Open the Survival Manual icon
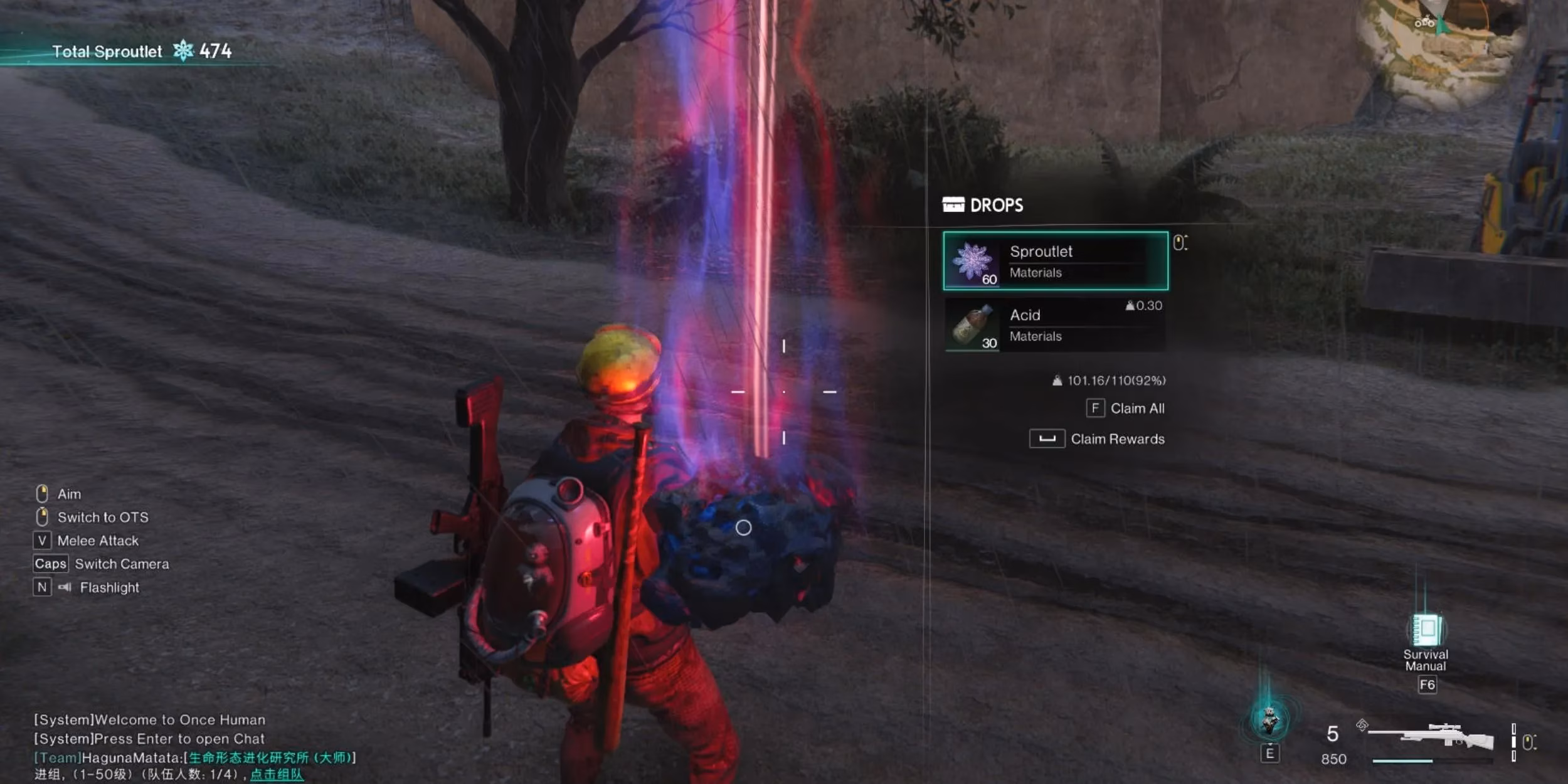Image resolution: width=1568 pixels, height=784 pixels. pyautogui.click(x=1426, y=631)
